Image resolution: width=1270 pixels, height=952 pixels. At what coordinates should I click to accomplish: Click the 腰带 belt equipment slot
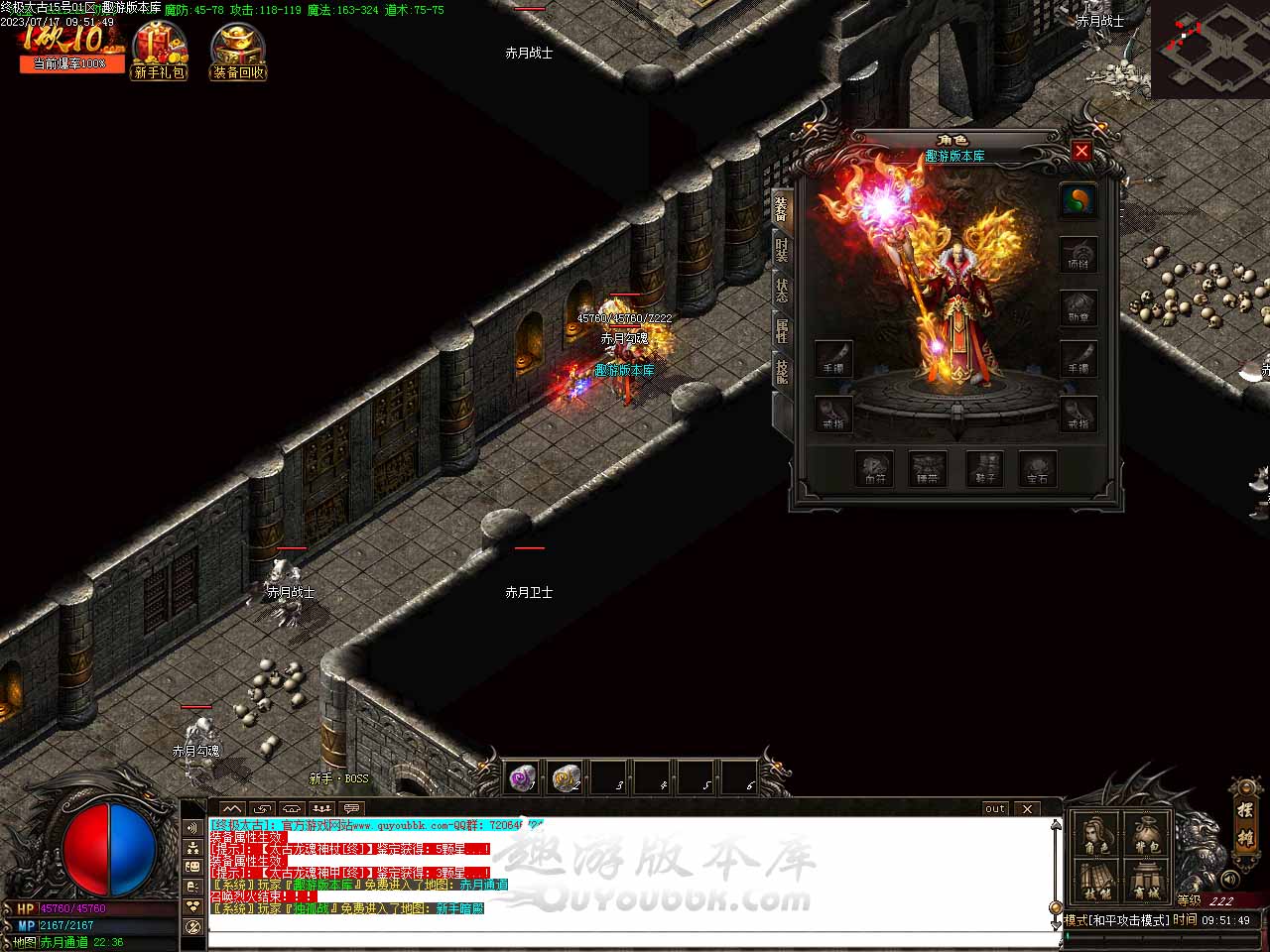(929, 469)
